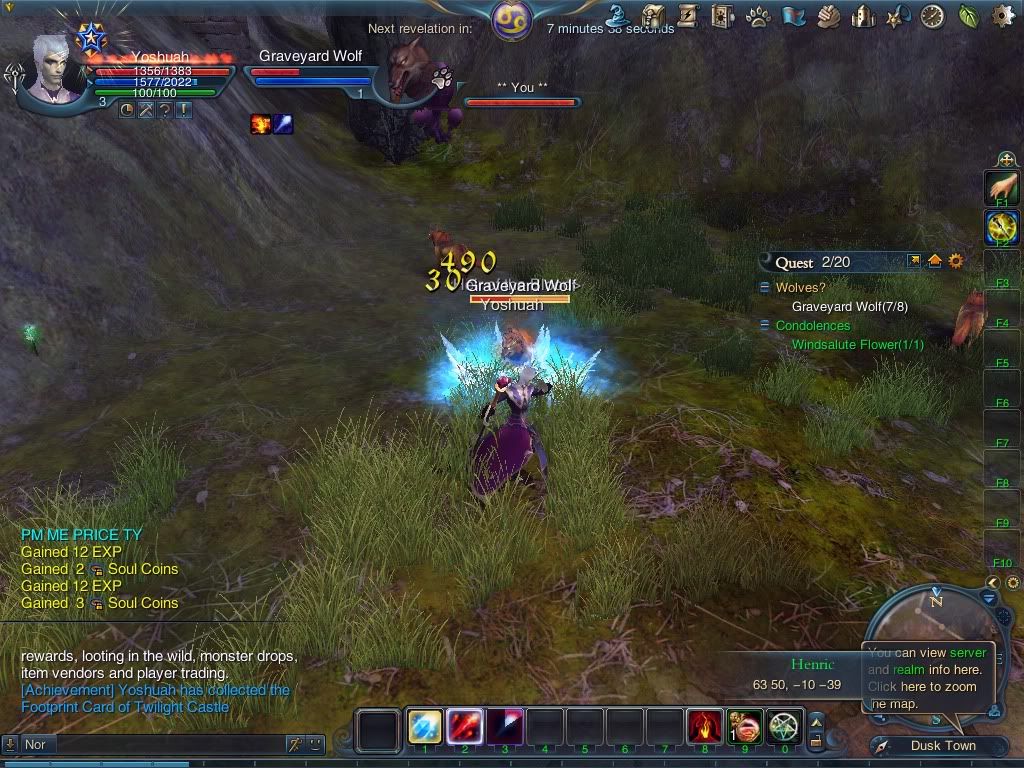Click the Dusk Town location button
This screenshot has width=1024, height=768.
coord(943,745)
